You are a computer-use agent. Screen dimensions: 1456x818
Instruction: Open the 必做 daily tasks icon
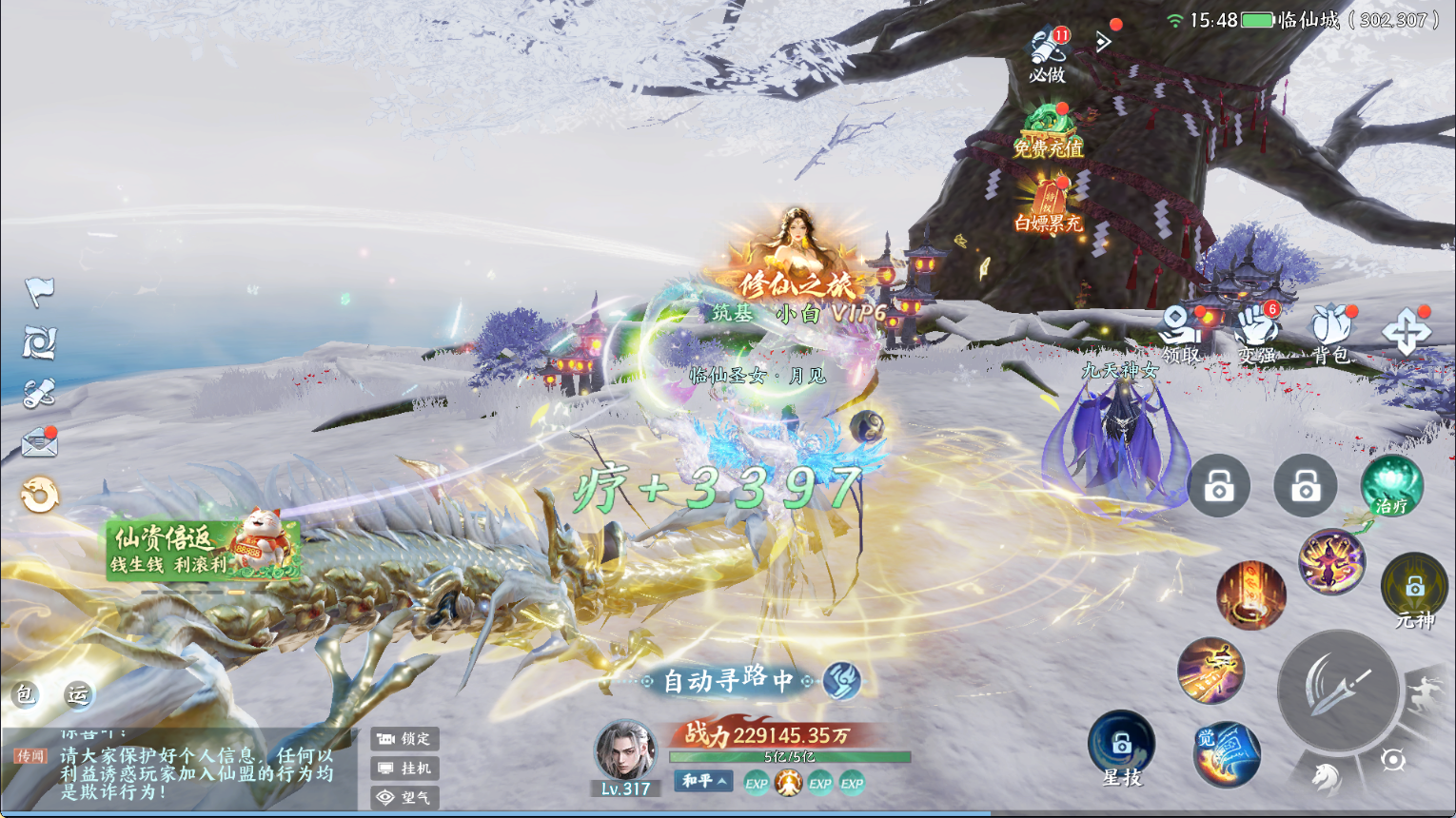coord(1047,53)
